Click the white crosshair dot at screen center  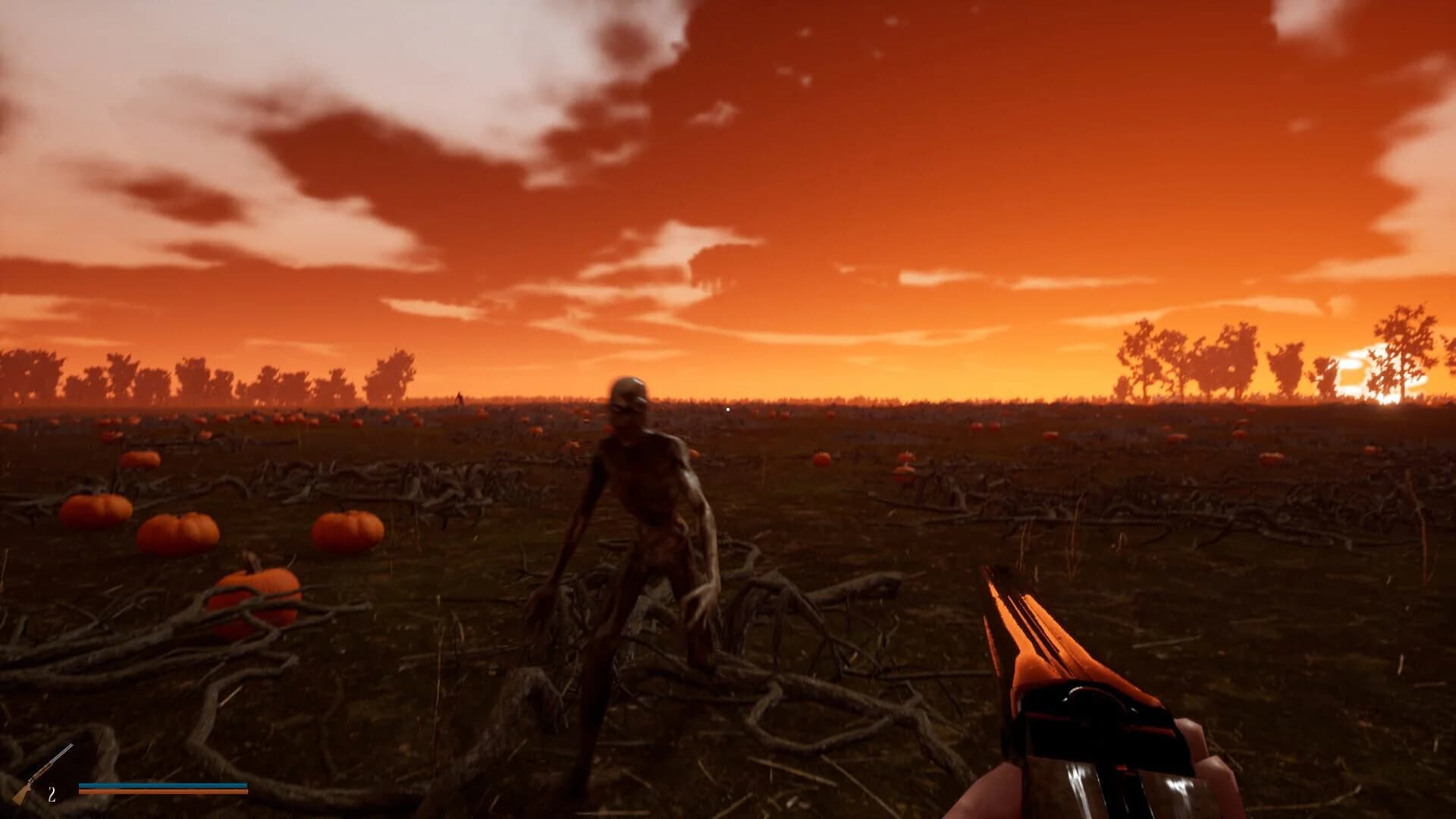point(728,409)
